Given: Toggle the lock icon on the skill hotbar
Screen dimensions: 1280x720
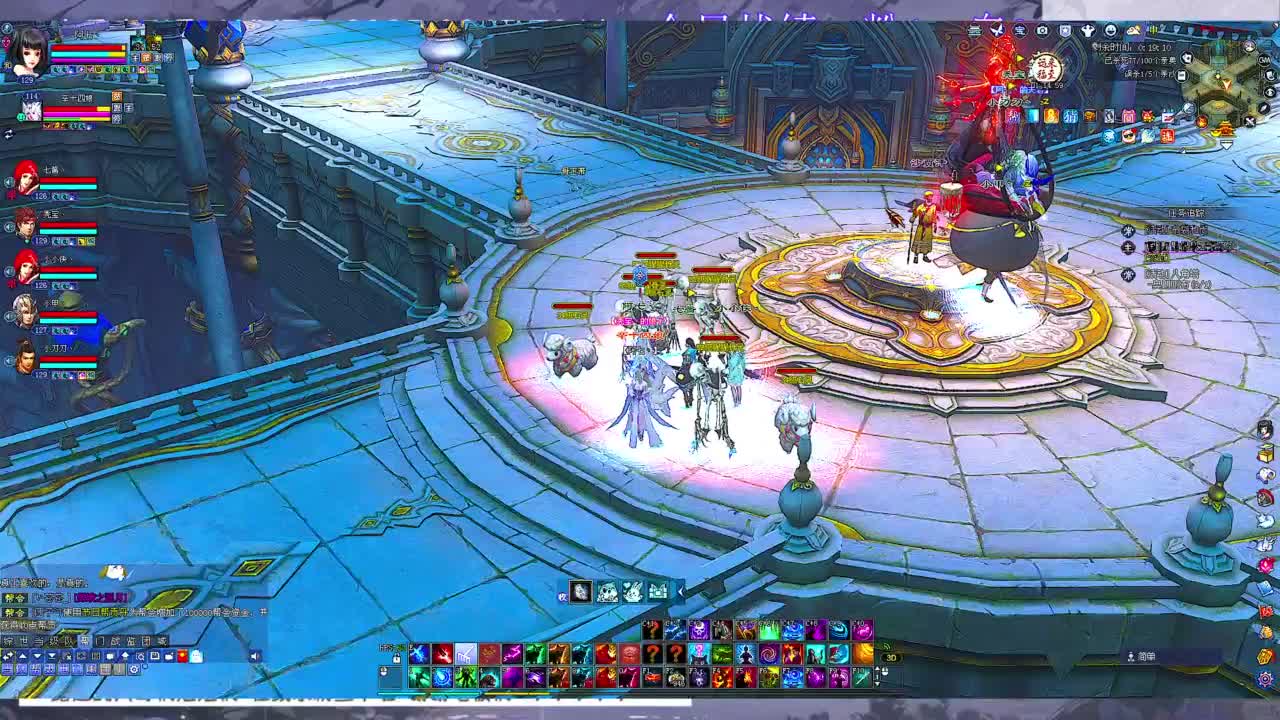Looking at the screenshot, I should (x=396, y=659).
